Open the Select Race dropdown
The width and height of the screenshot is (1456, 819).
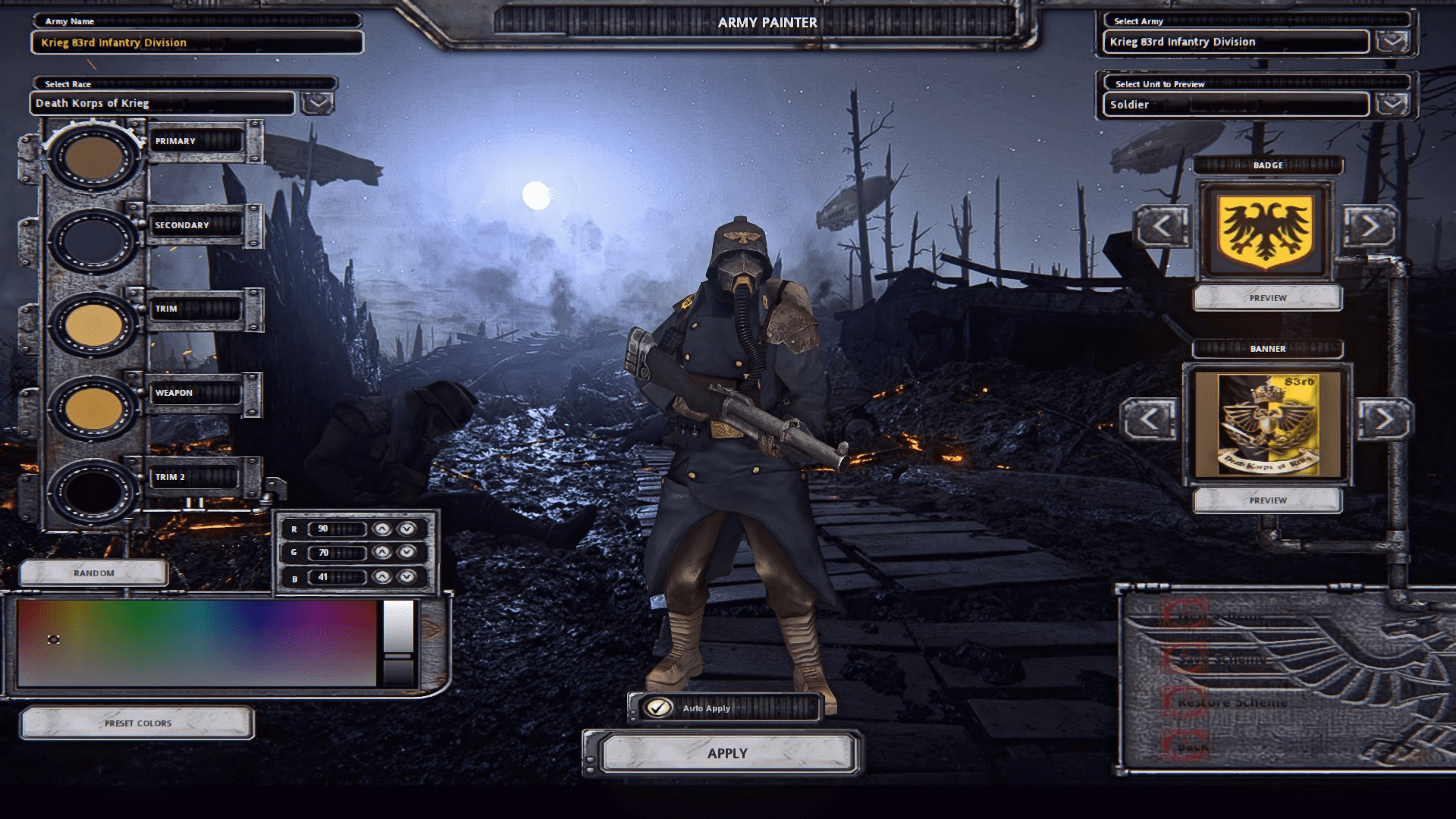317,101
